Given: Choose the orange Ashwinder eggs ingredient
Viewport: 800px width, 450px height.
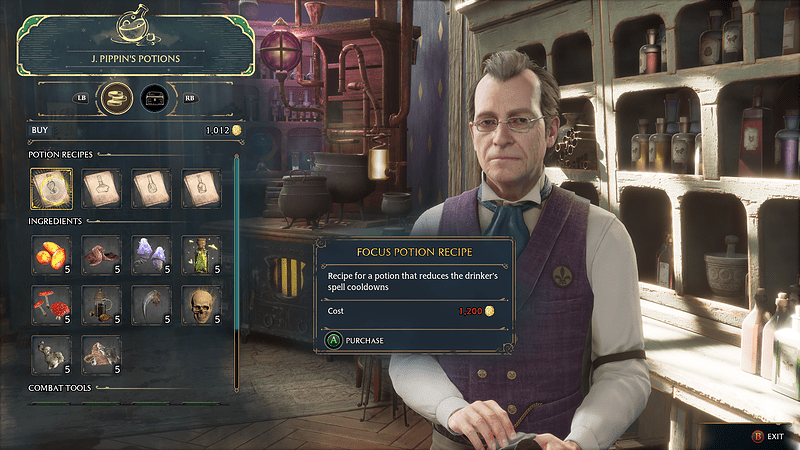Looking at the screenshot, I should pyautogui.click(x=51, y=255).
